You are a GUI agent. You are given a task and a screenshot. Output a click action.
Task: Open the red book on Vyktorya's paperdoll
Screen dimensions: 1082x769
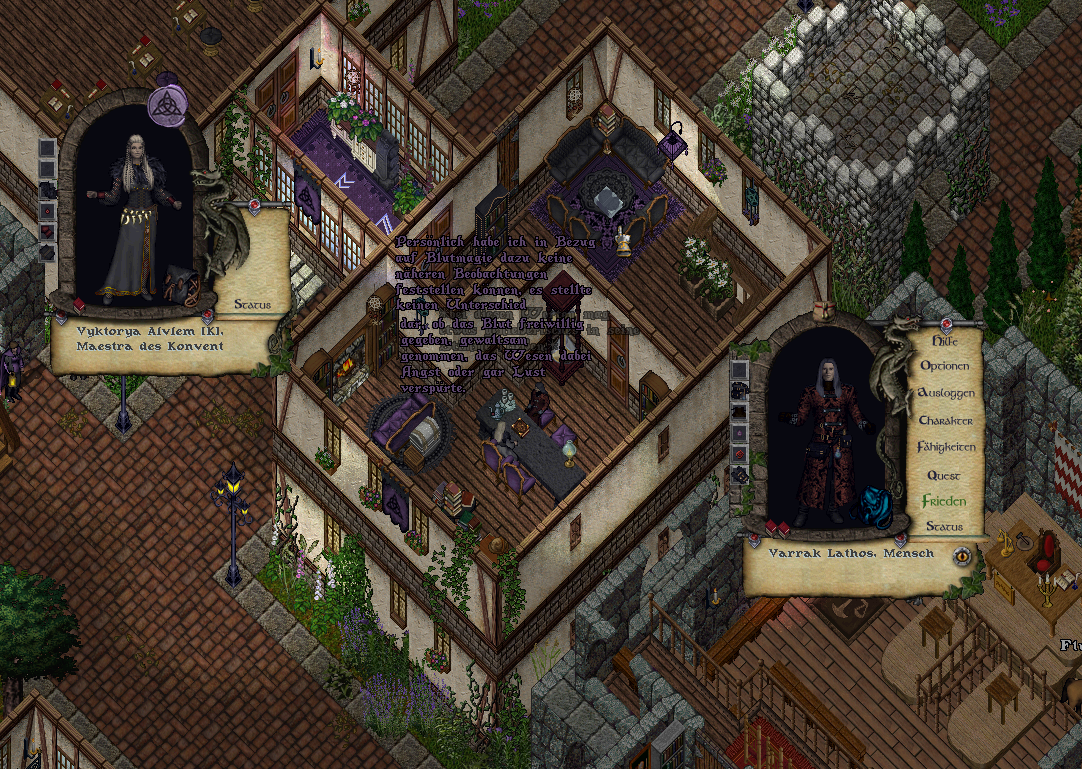79,304
